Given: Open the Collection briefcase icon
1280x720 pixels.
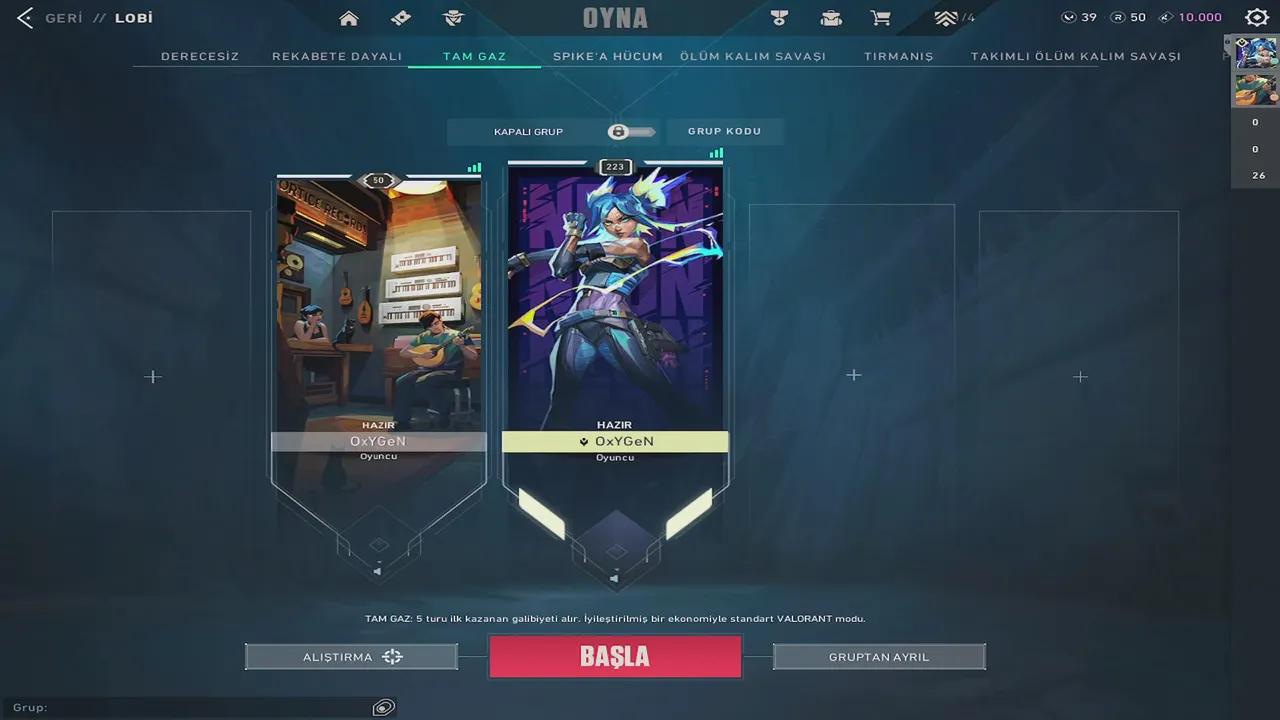Looking at the screenshot, I should tap(831, 18).
